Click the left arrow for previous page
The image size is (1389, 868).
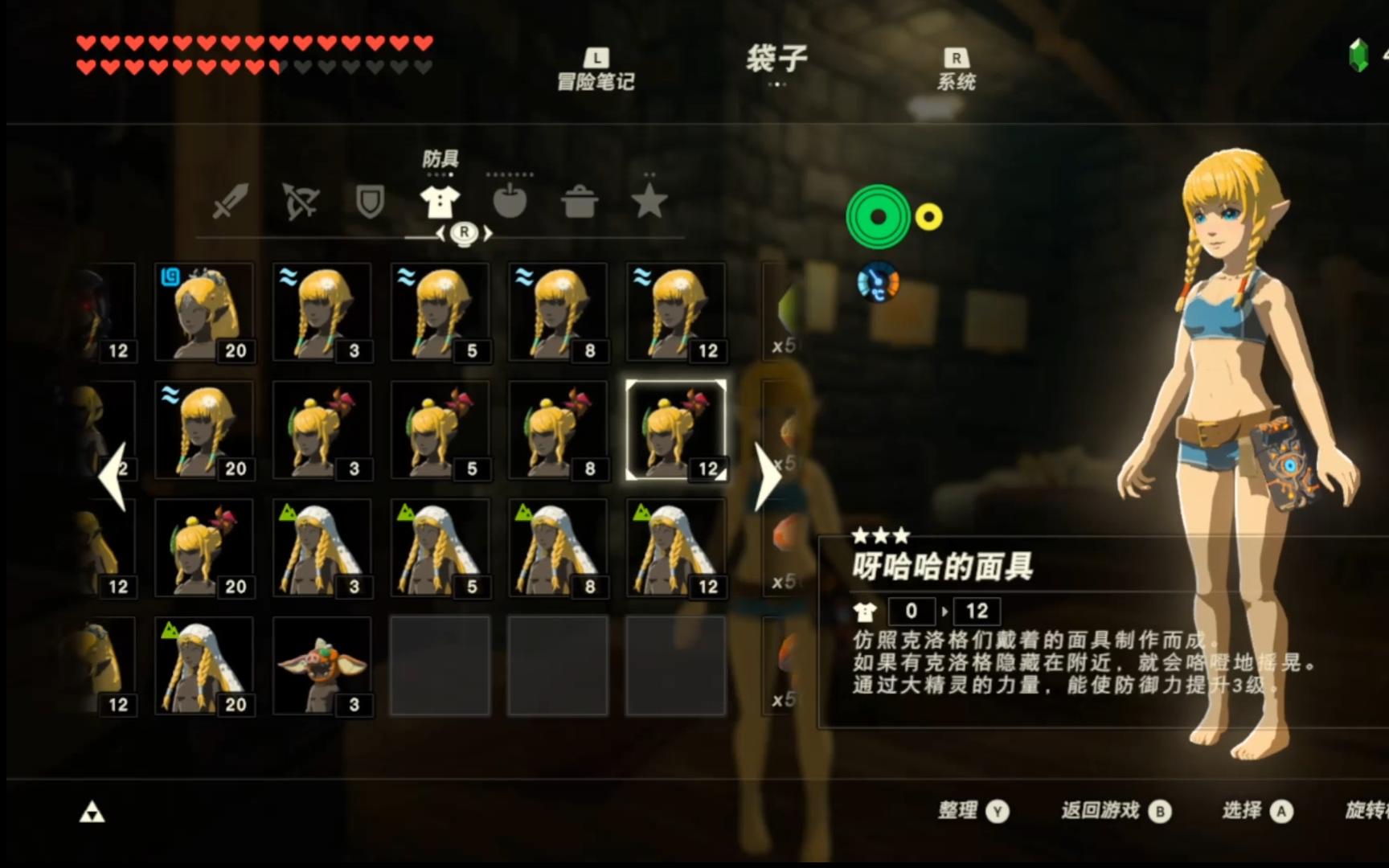coord(113,474)
